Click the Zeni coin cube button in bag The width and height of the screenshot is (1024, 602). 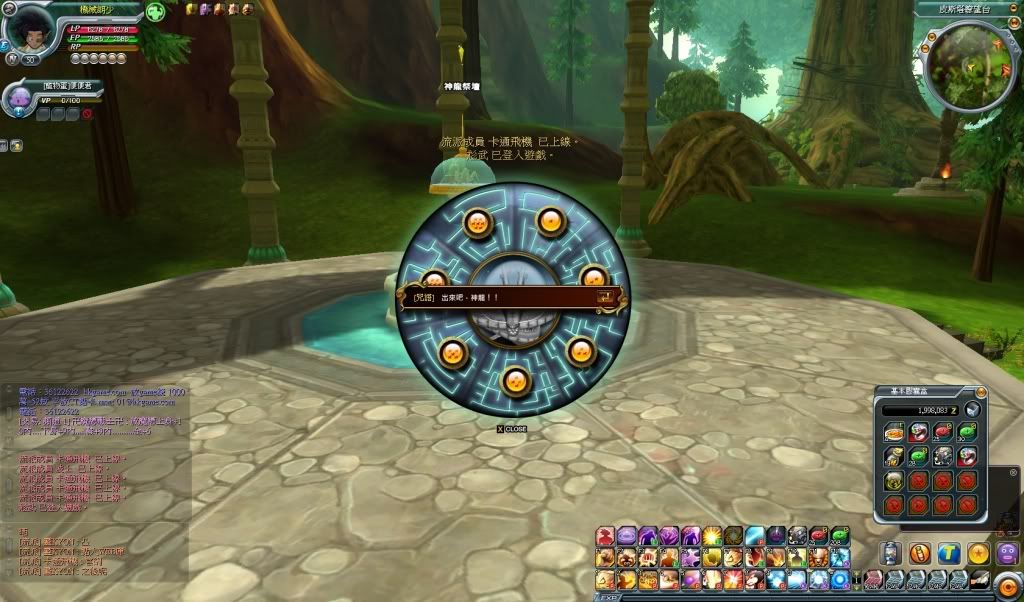(972, 410)
